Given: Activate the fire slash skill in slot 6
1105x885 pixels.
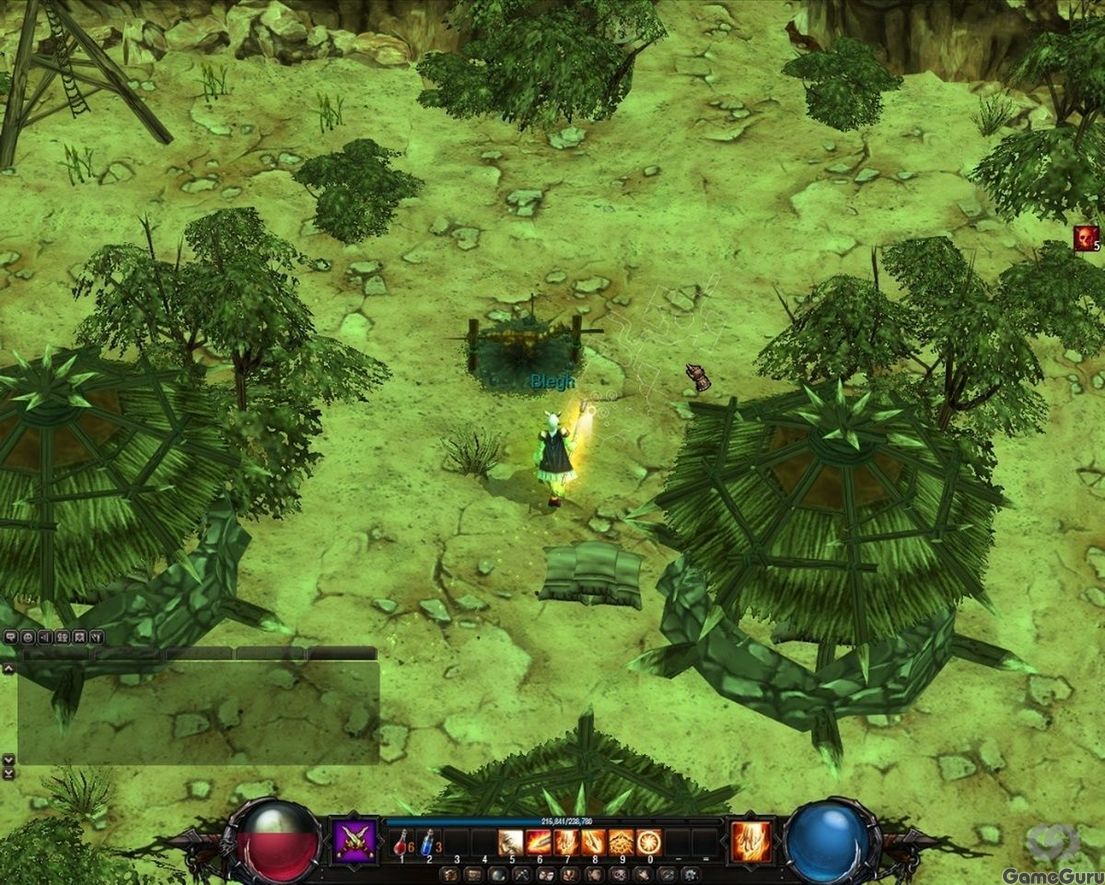Looking at the screenshot, I should click(x=538, y=843).
